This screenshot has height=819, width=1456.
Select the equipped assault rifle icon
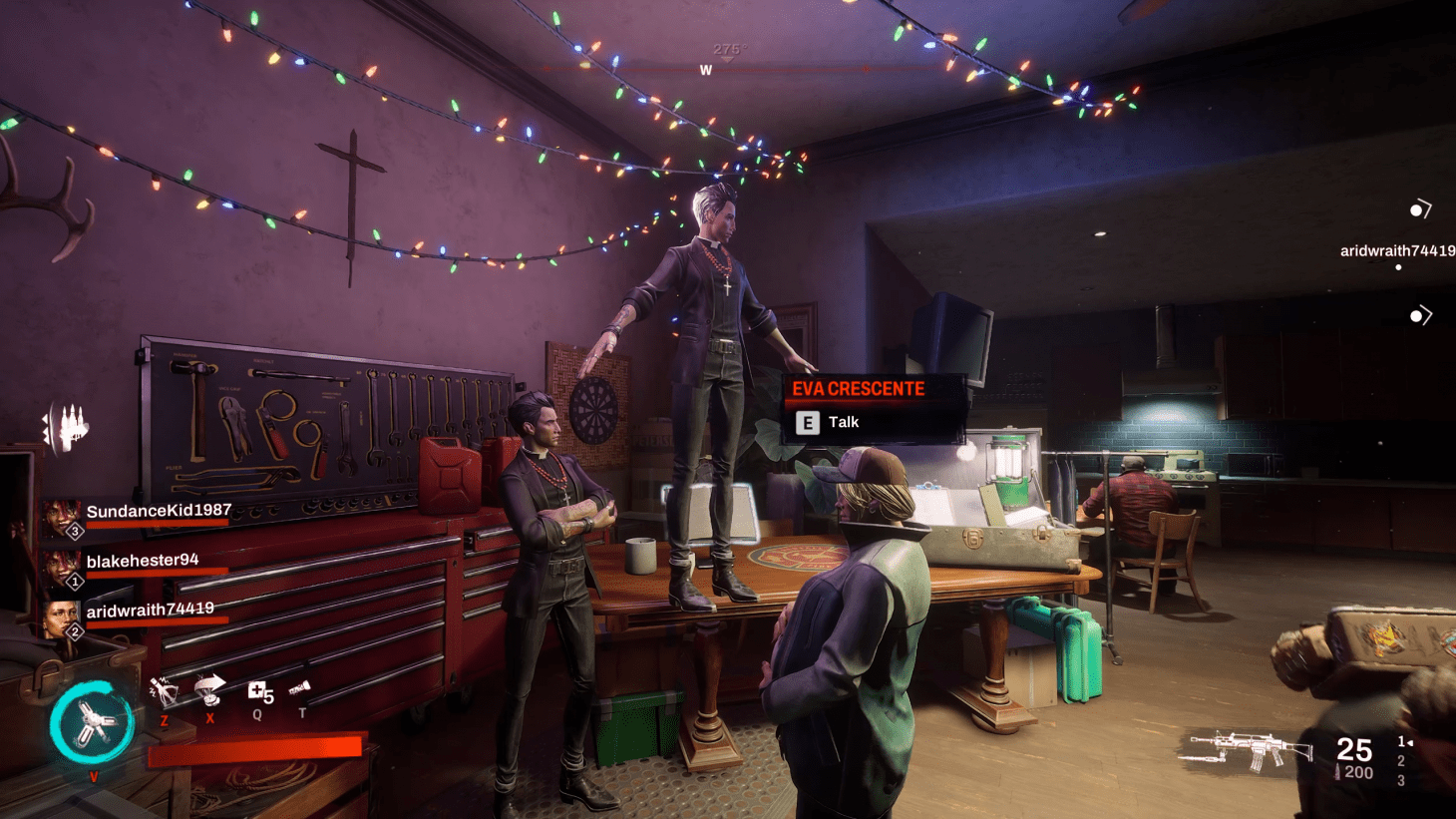[1247, 752]
